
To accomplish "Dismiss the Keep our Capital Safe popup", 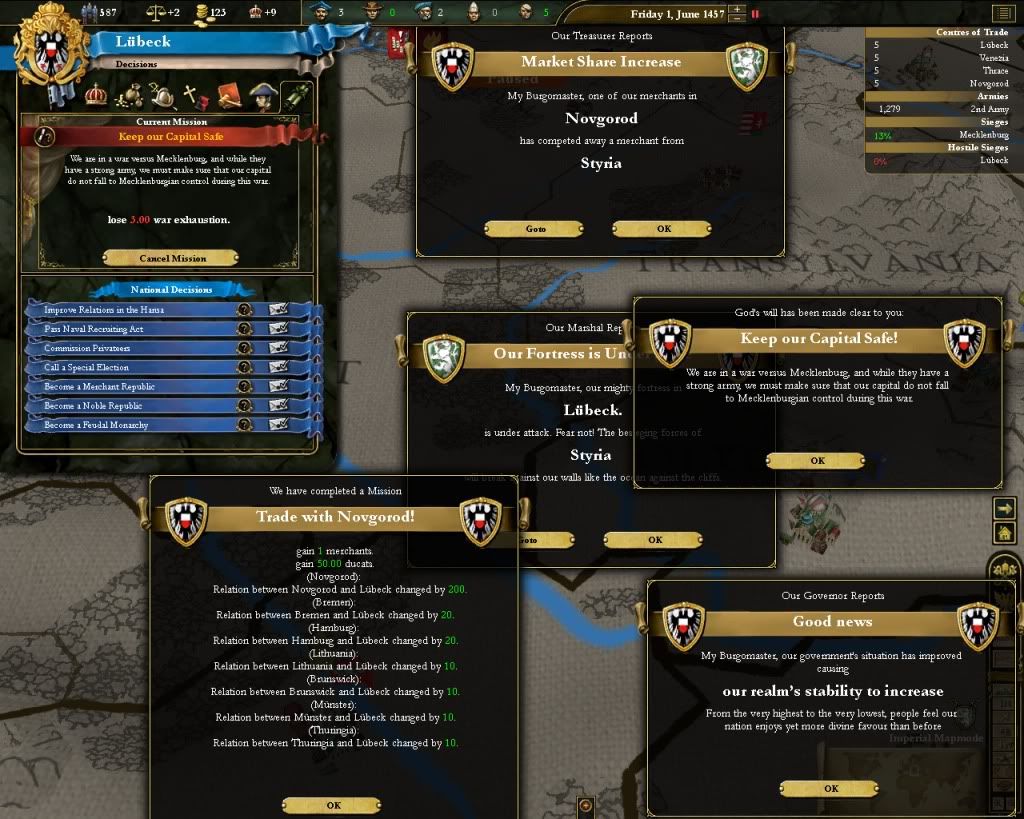I will click(x=817, y=461).
